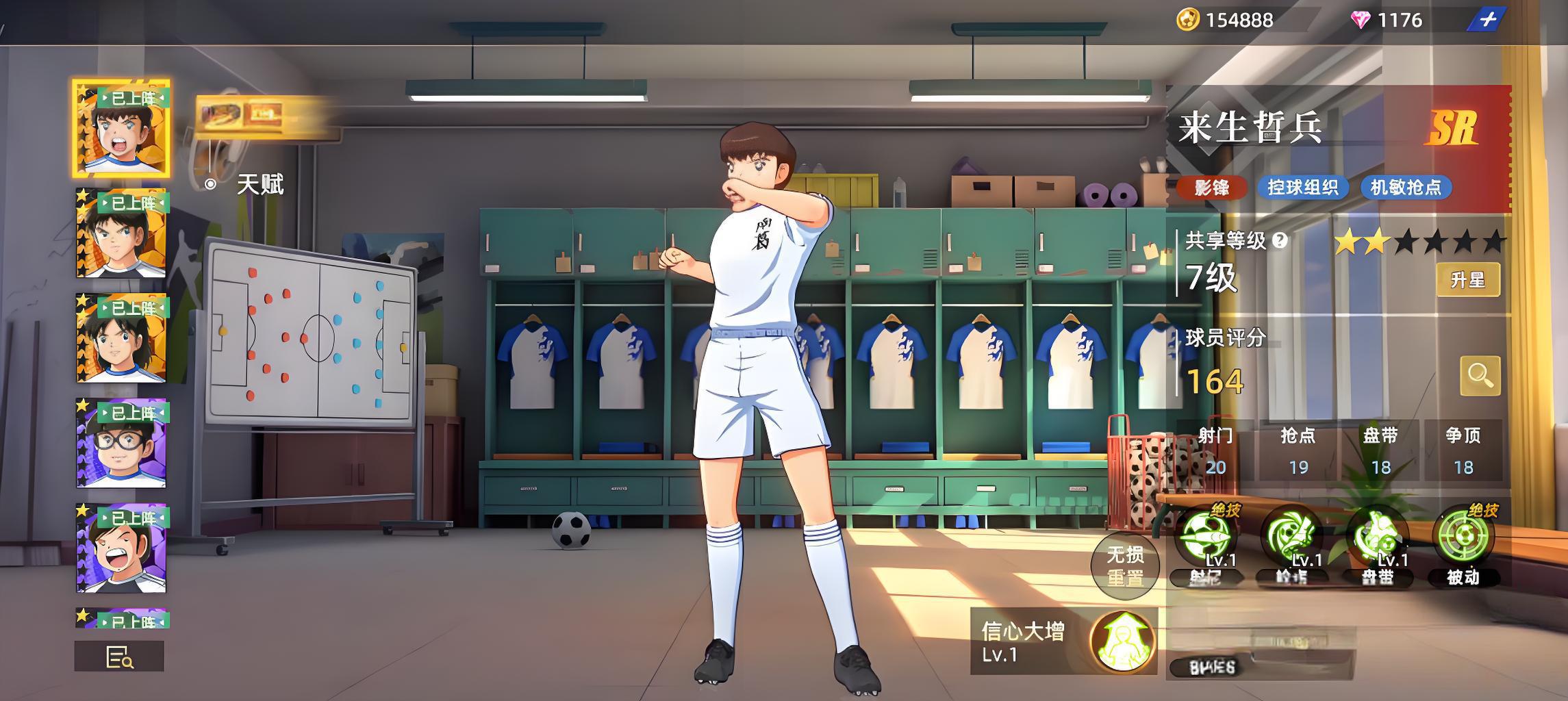Open the 天赋 talent section
1568x701 pixels.
[x=259, y=184]
